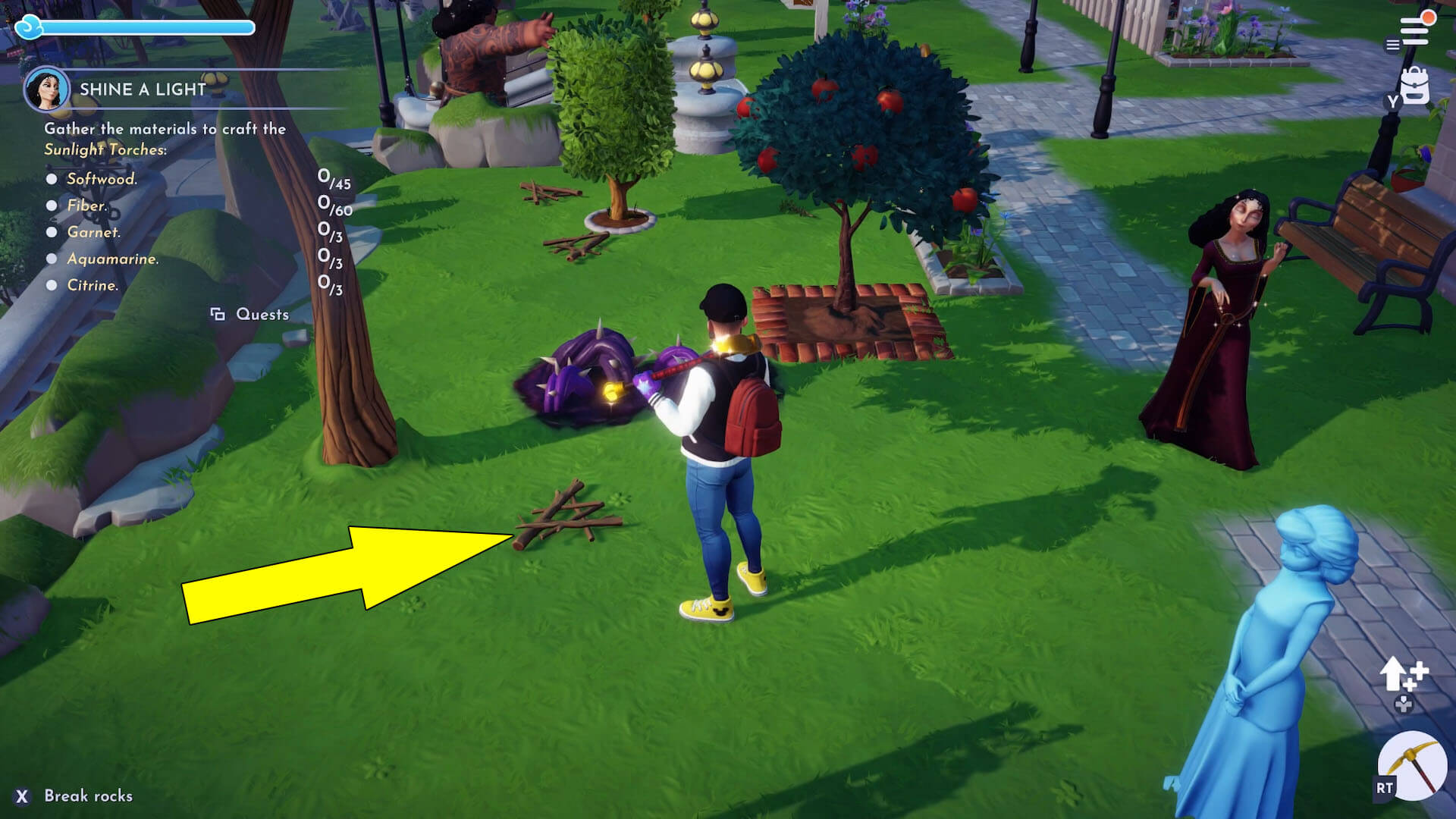Click Mother Gothel's quest portrait
The height and width of the screenshot is (819, 1456).
click(x=47, y=89)
